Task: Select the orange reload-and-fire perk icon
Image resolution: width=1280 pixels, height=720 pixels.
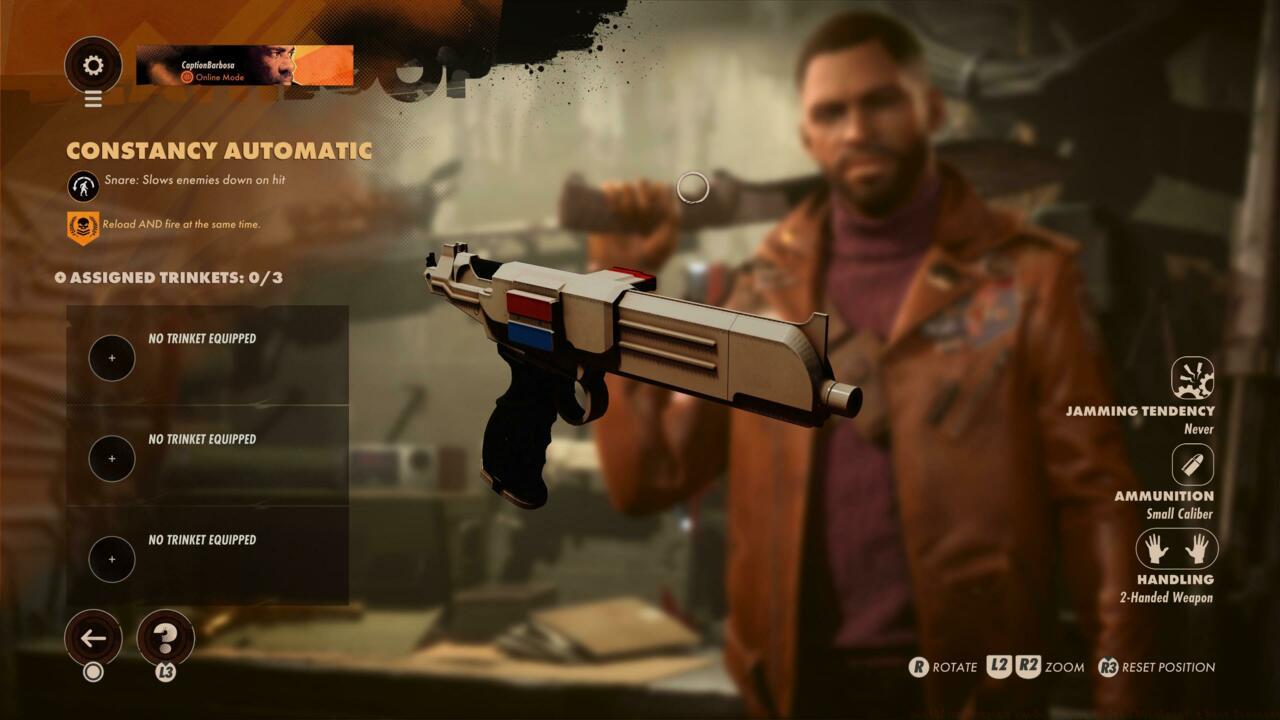Action: coord(83,227)
